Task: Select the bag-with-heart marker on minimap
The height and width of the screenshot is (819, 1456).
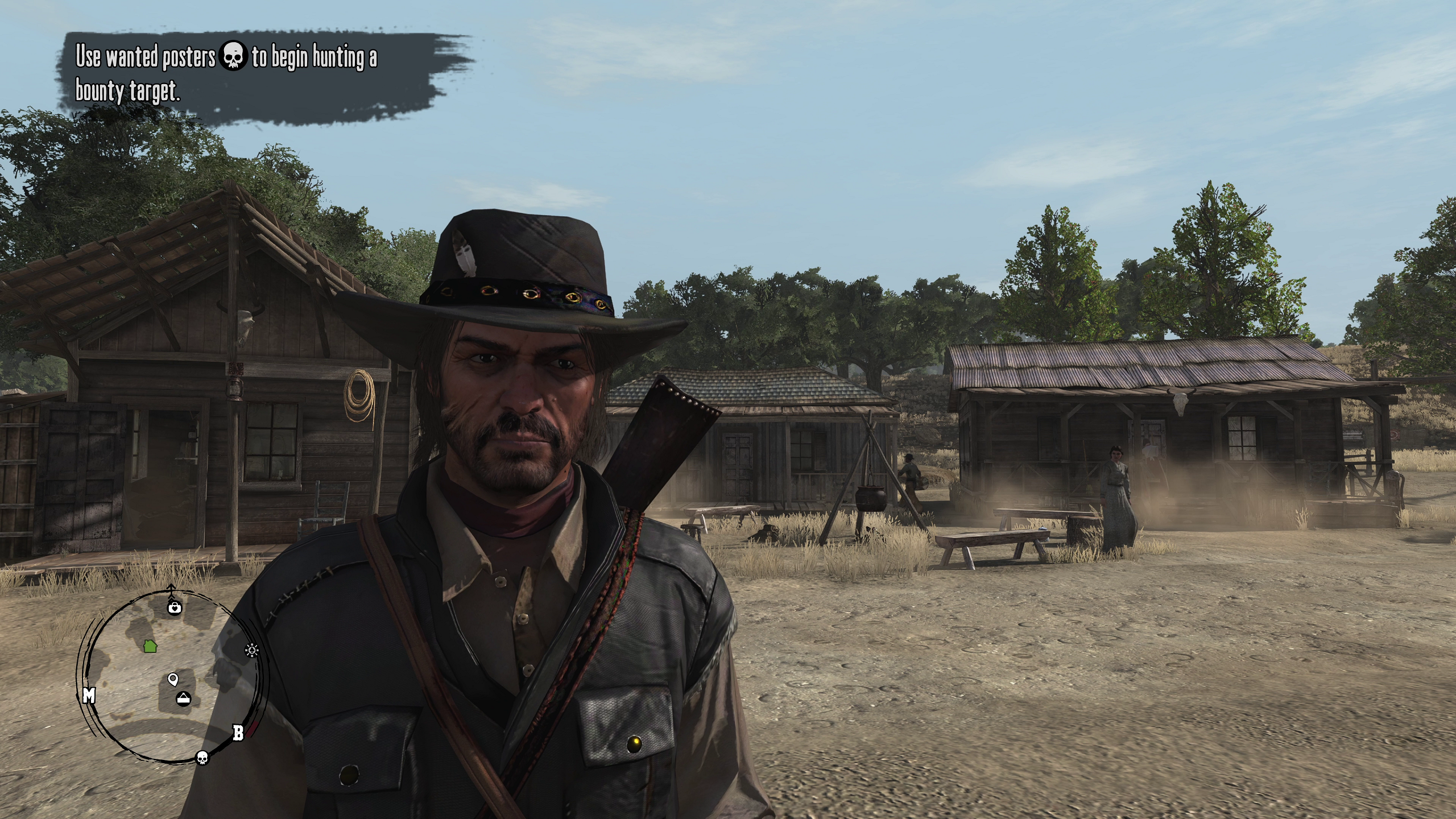Action: pyautogui.click(x=175, y=608)
